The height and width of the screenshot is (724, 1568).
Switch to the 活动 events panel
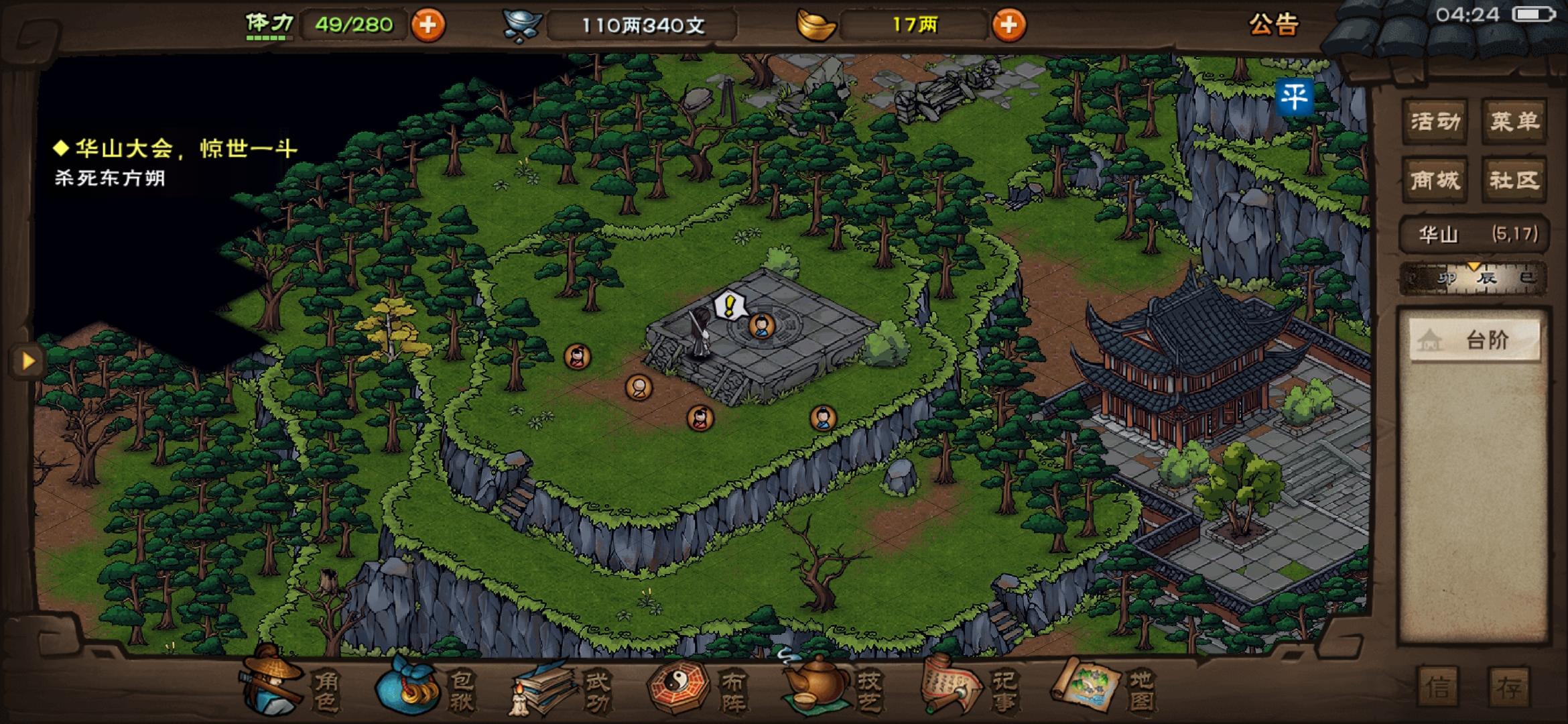coord(1437,121)
